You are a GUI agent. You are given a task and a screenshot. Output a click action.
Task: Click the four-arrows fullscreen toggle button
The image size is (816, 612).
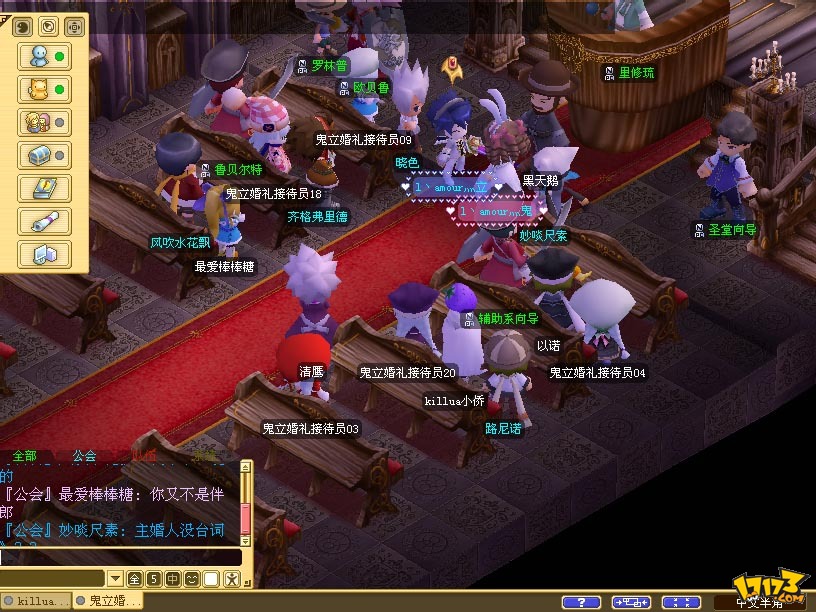click(x=681, y=602)
